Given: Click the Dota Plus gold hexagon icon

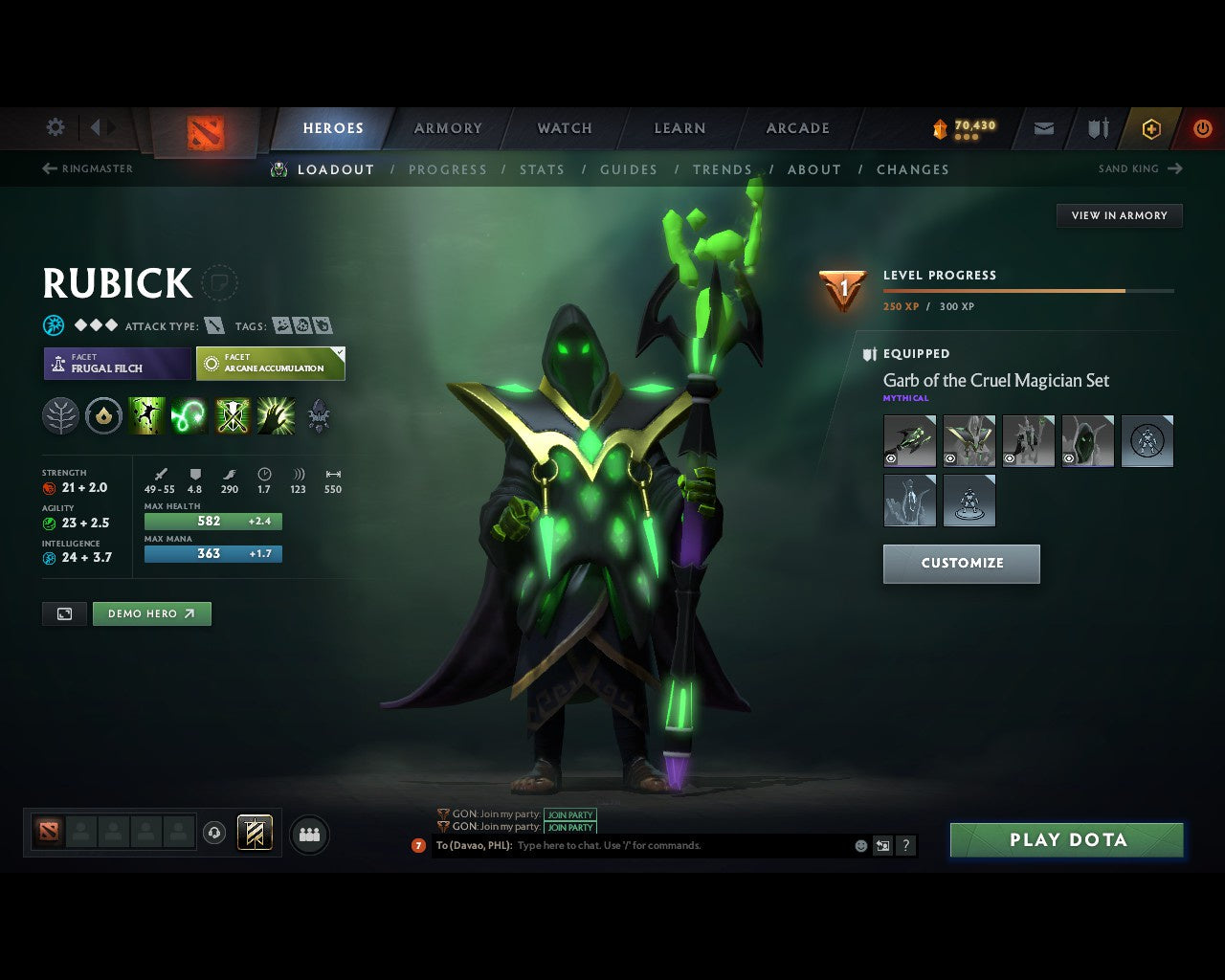Looking at the screenshot, I should click(1151, 128).
